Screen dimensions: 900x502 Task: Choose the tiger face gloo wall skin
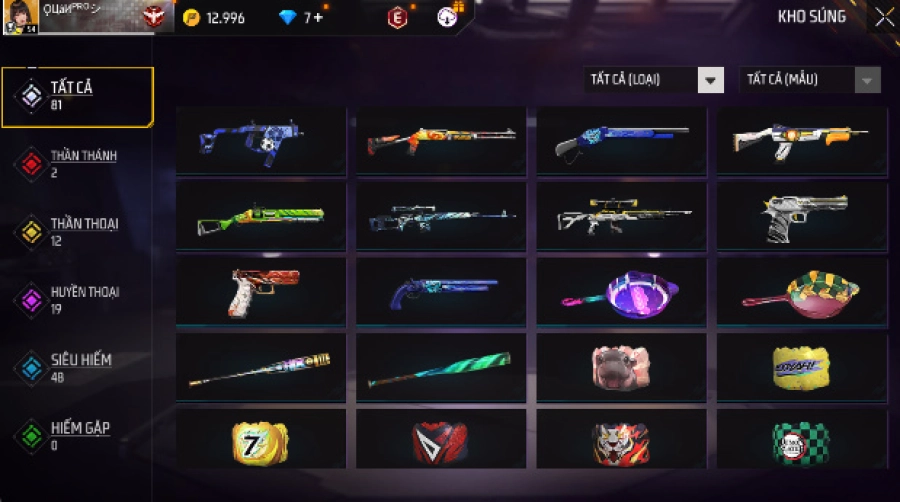pos(621,441)
